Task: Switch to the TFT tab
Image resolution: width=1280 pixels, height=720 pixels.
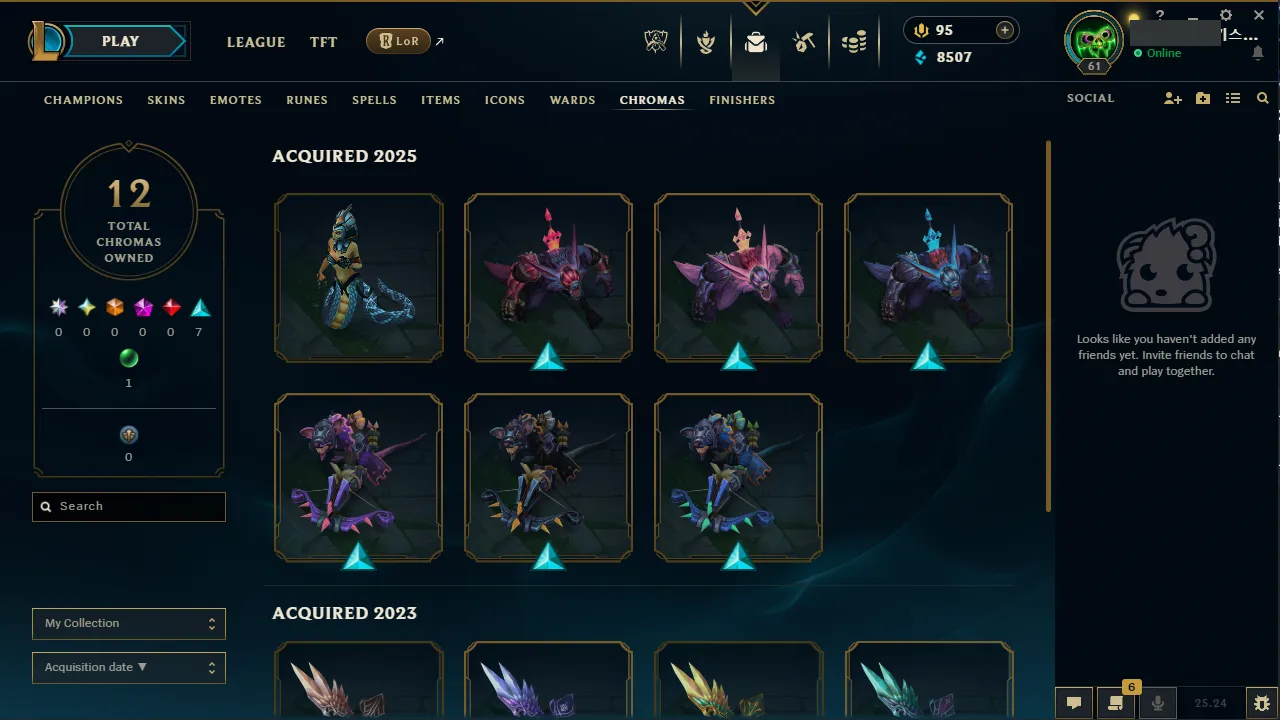Action: [323, 42]
